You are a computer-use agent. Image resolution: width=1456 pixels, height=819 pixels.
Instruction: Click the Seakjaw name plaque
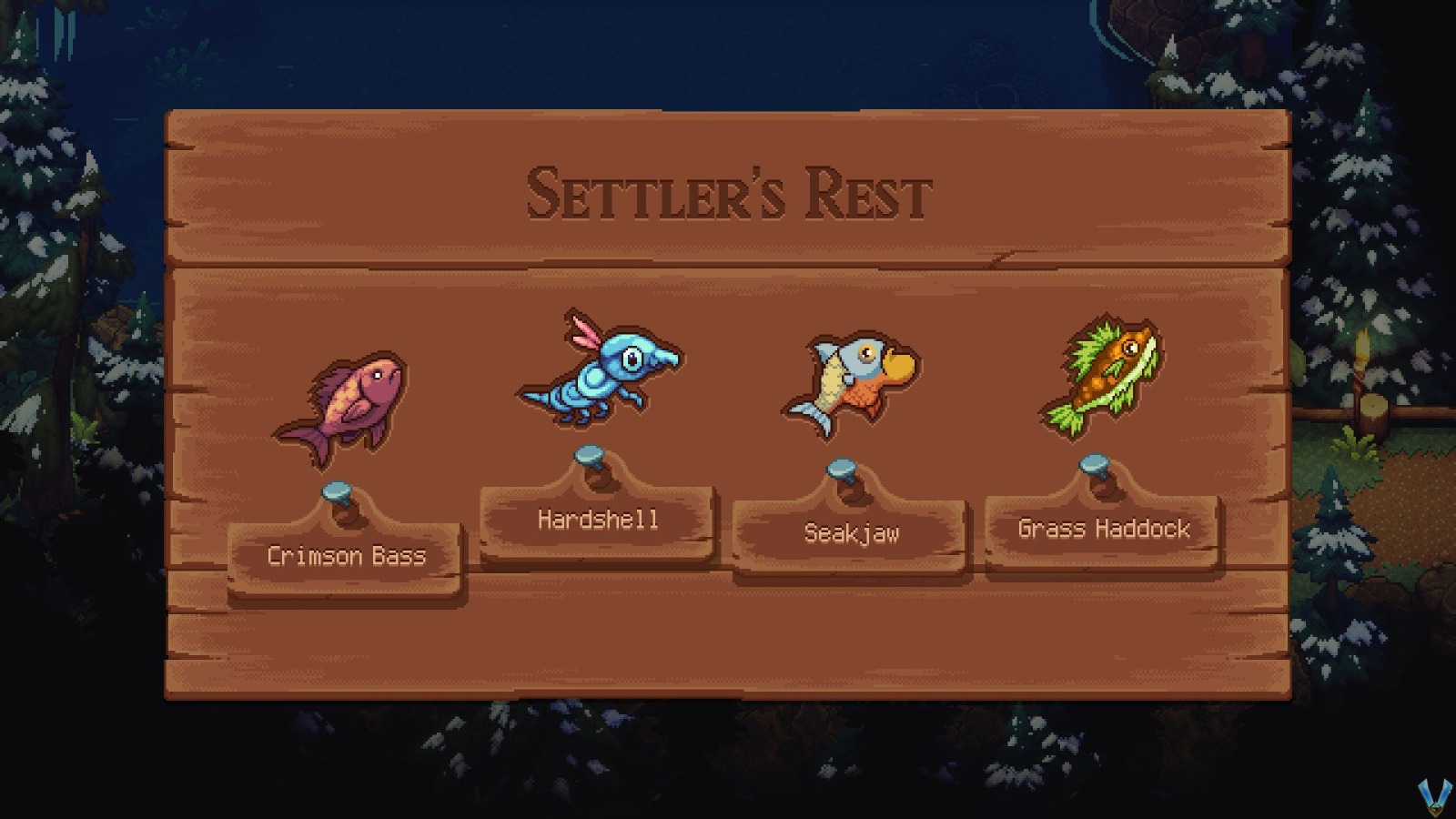[852, 533]
